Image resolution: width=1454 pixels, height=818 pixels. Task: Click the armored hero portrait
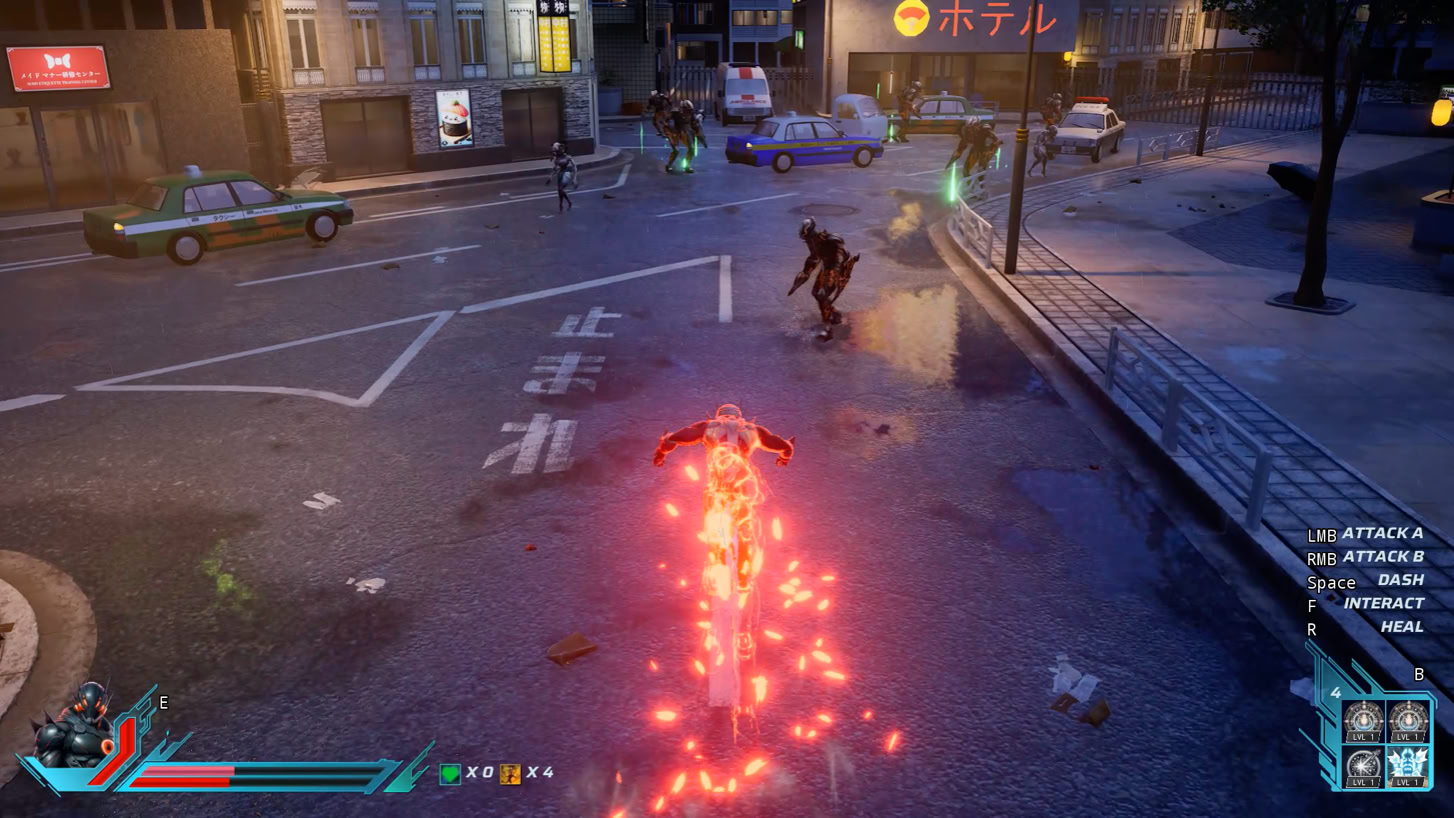[76, 727]
